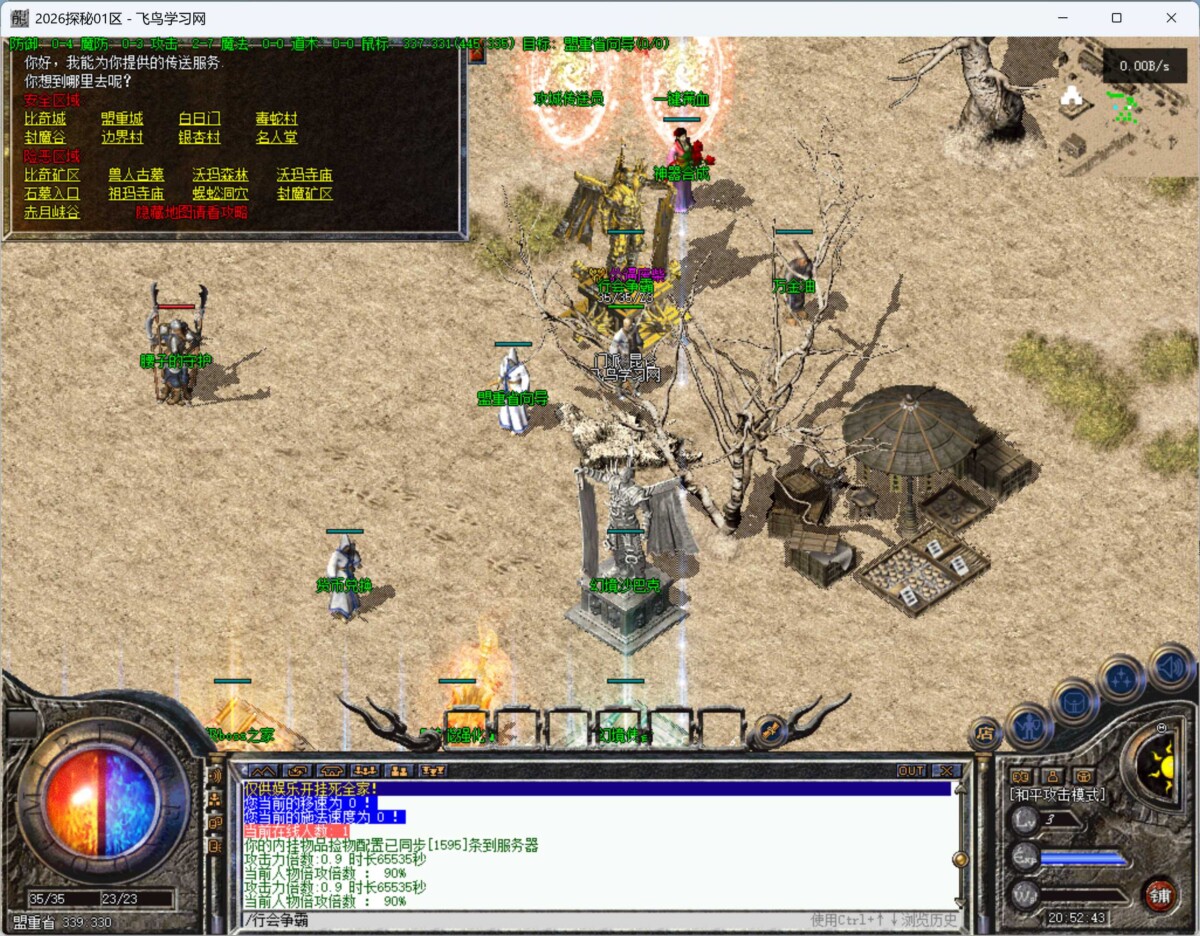Select the 名人堂 teleport link
This screenshot has width=1200, height=936.
coord(276,138)
